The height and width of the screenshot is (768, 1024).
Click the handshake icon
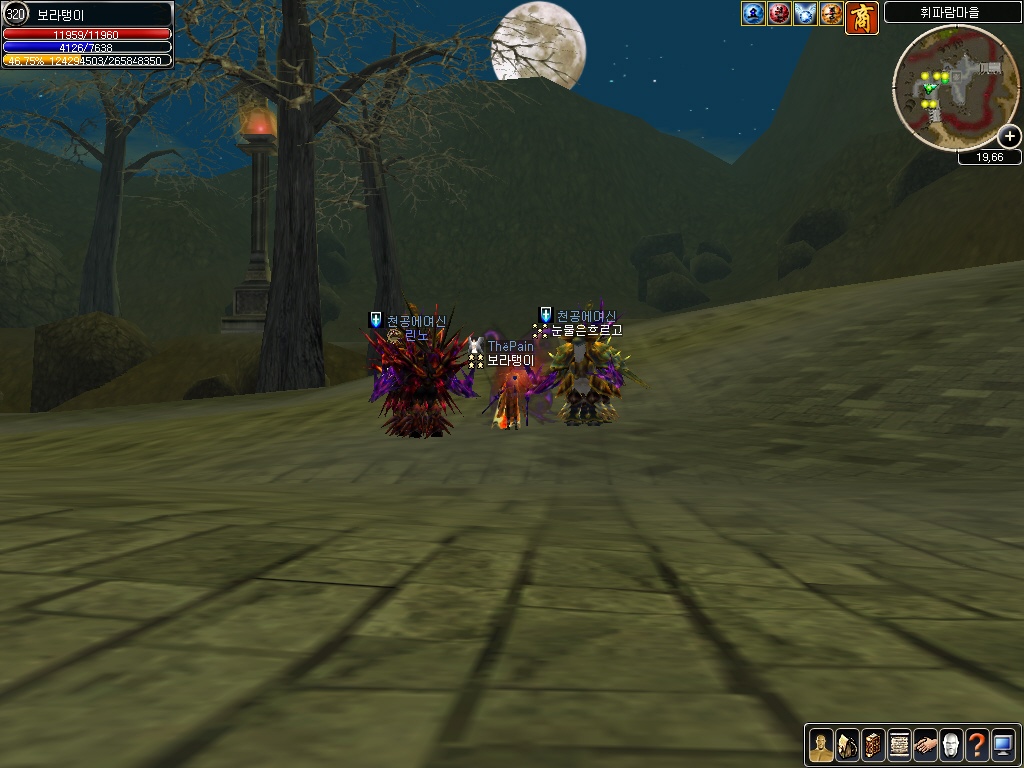(925, 745)
